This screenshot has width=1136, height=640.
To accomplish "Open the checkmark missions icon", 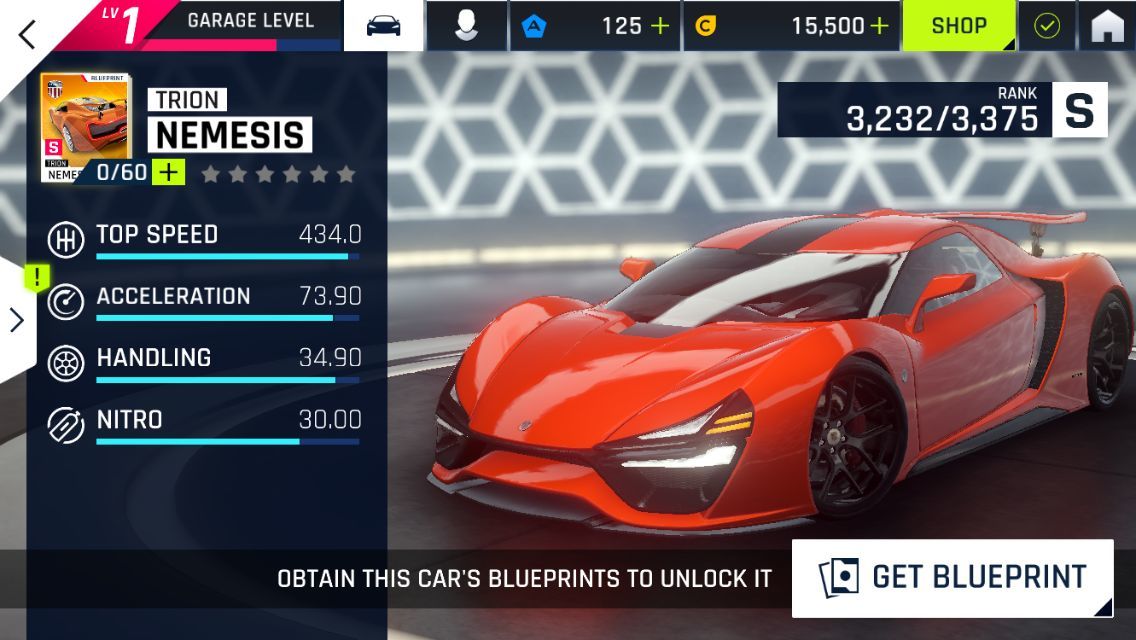I will click(1046, 26).
